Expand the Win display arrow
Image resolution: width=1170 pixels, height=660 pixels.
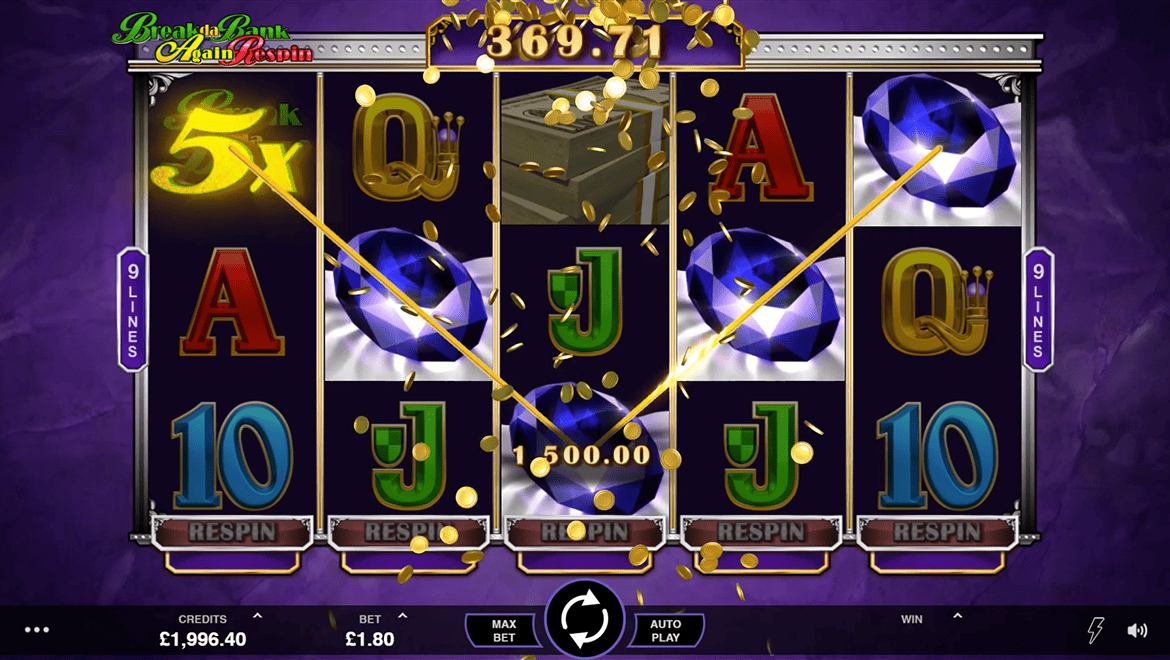[x=957, y=617]
